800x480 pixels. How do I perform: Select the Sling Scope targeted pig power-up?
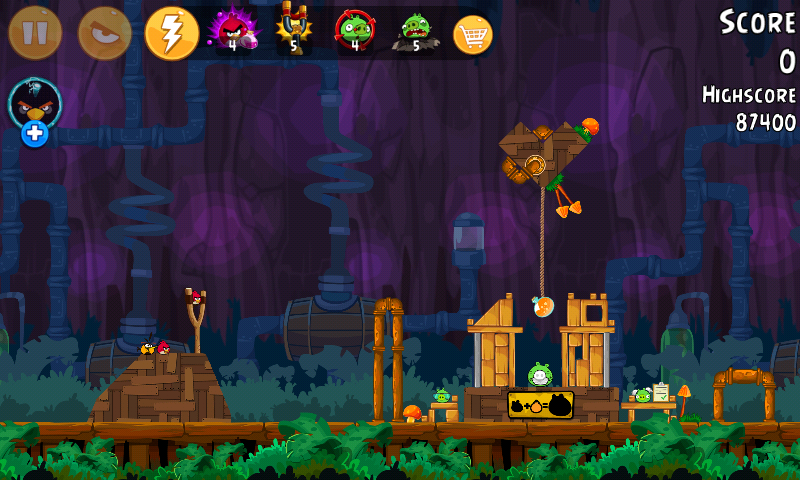click(x=354, y=31)
